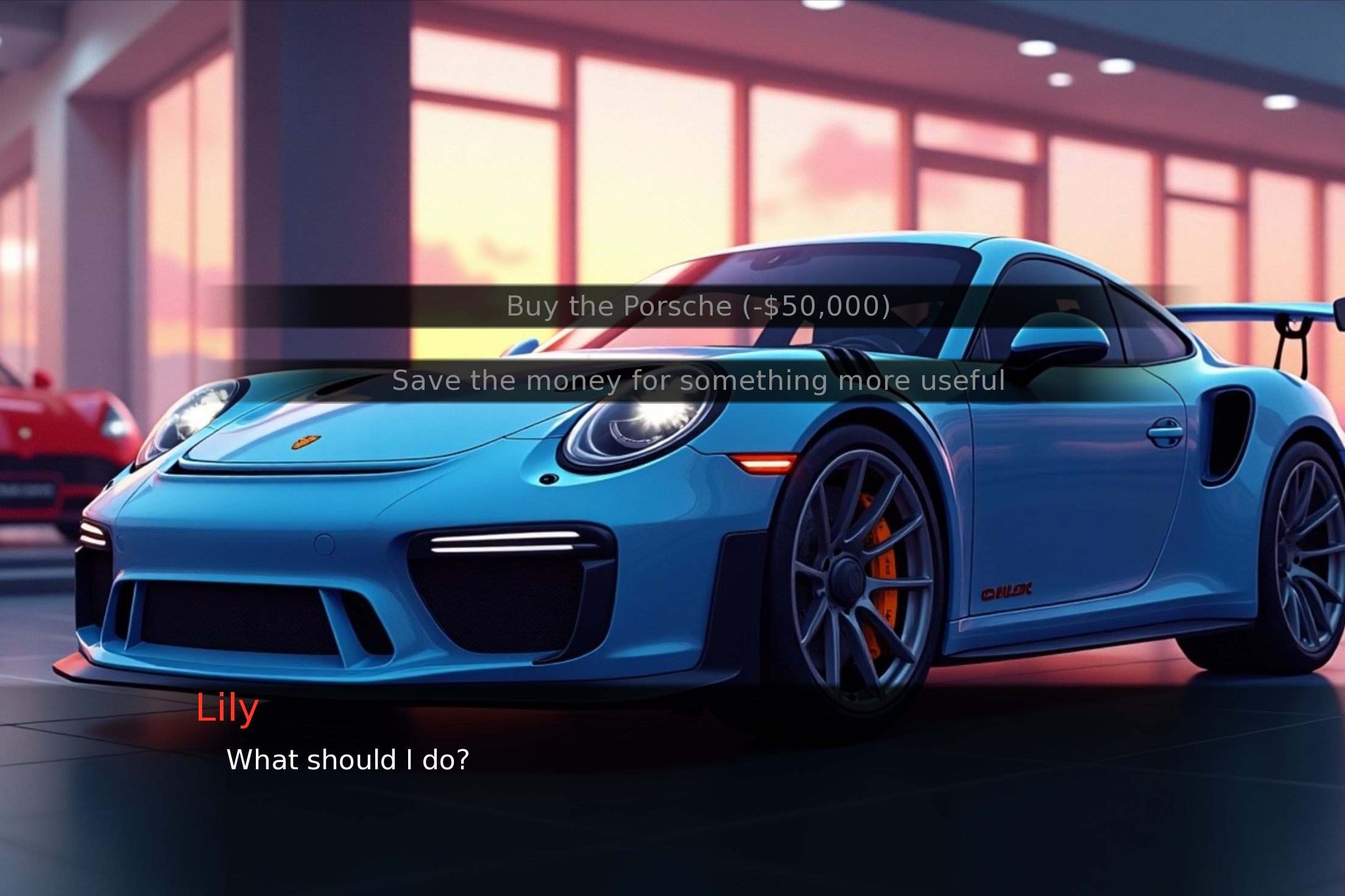Screen dimensions: 1345x896
Task: Choose "Buy the Porsche (-$50,000)"
Action: pos(698,306)
